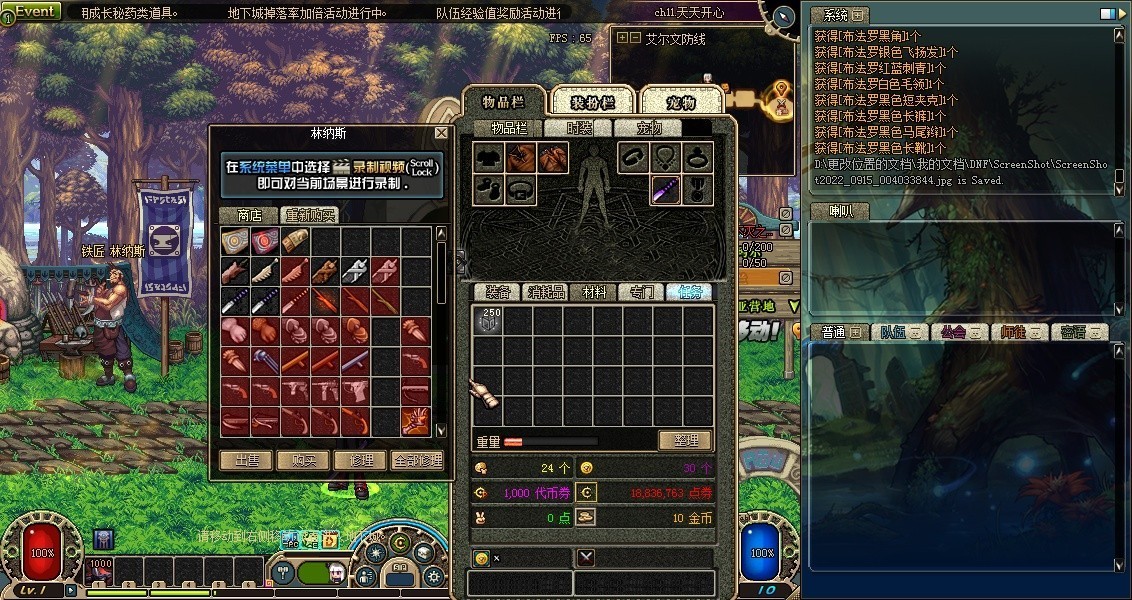Click the 整理 sort inventory button

pos(685,440)
